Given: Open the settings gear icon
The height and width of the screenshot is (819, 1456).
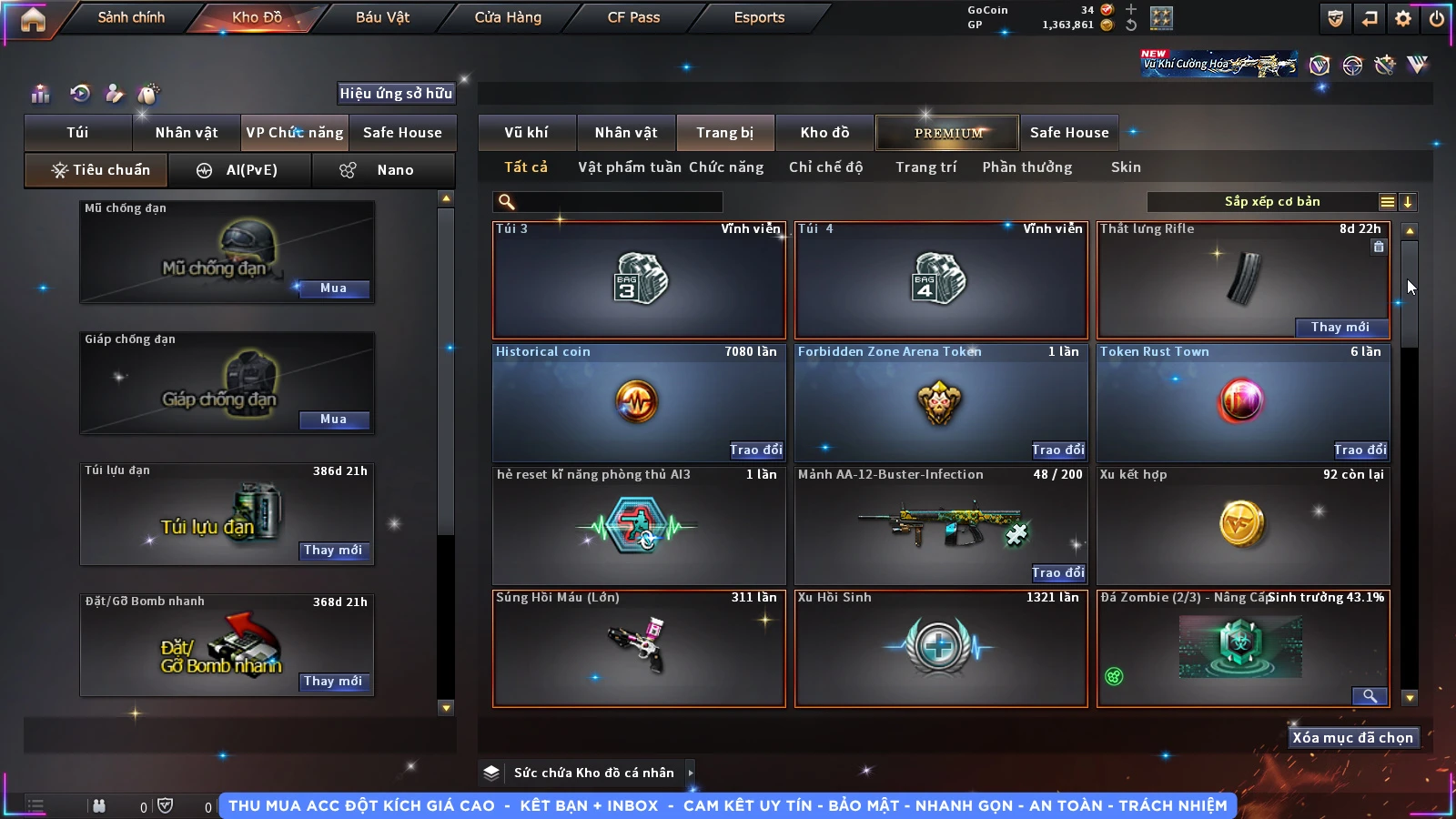Looking at the screenshot, I should point(1403,18).
